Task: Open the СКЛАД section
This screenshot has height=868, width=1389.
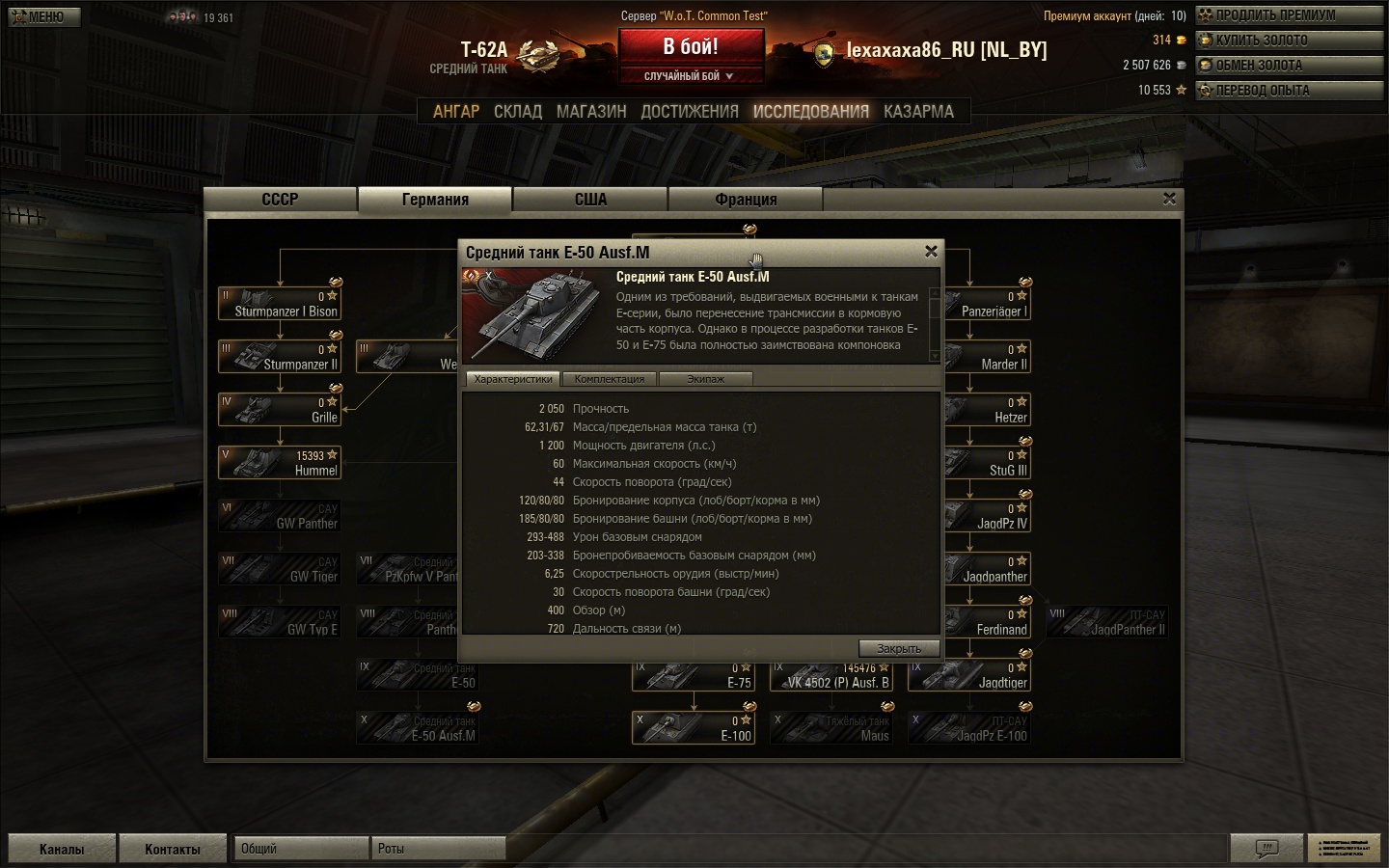Action: tap(518, 112)
